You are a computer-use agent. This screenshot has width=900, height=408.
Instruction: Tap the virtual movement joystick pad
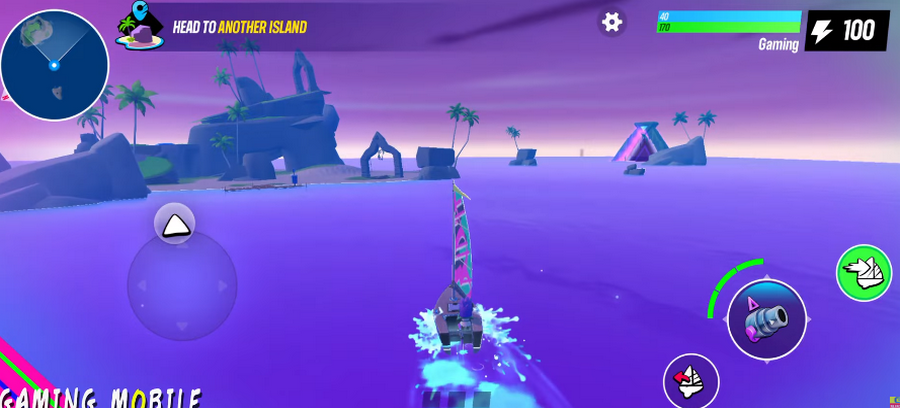point(182,286)
